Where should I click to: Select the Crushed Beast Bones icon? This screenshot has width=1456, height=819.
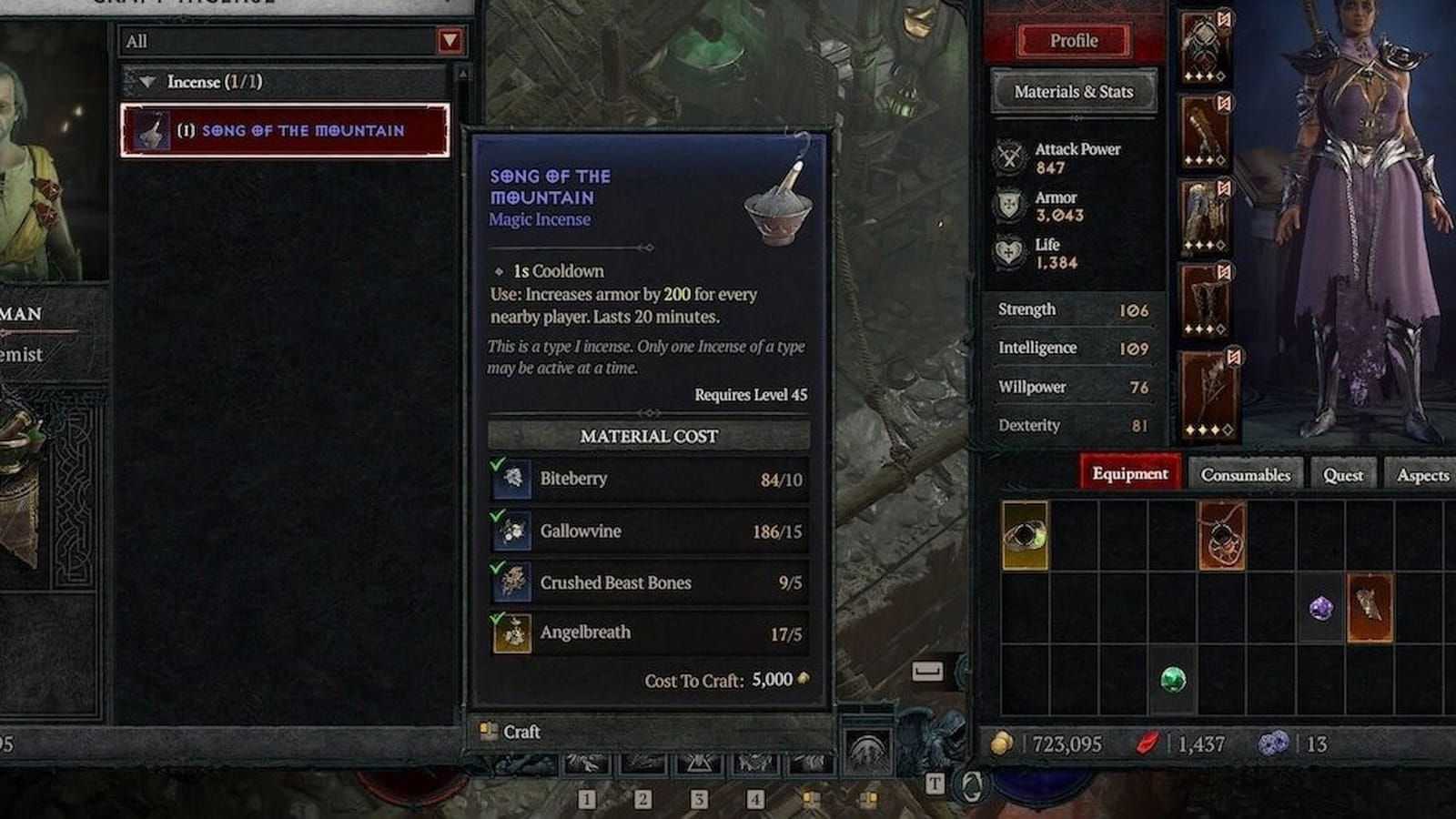point(514,582)
